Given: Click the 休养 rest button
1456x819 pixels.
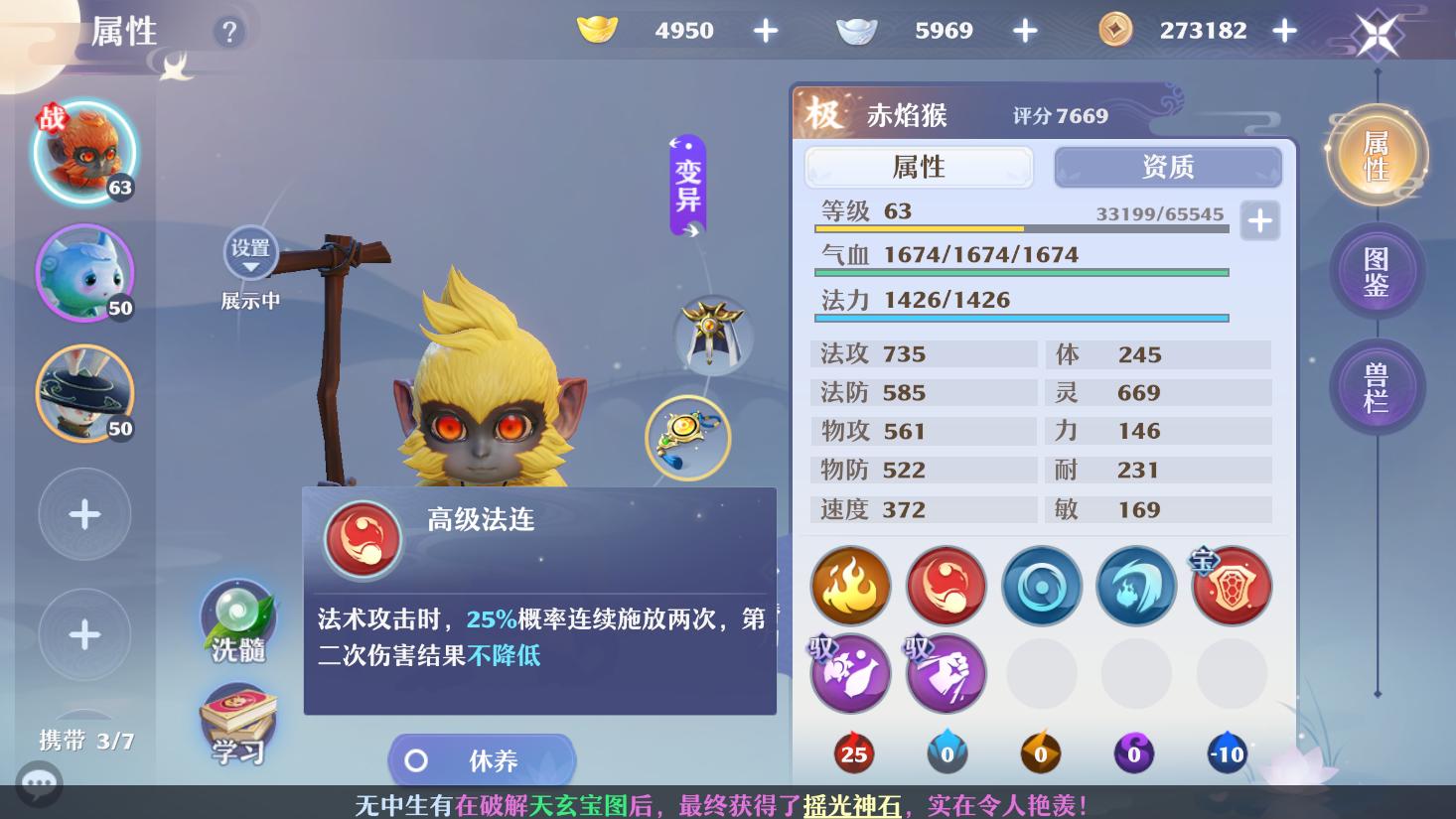Looking at the screenshot, I should [x=481, y=760].
